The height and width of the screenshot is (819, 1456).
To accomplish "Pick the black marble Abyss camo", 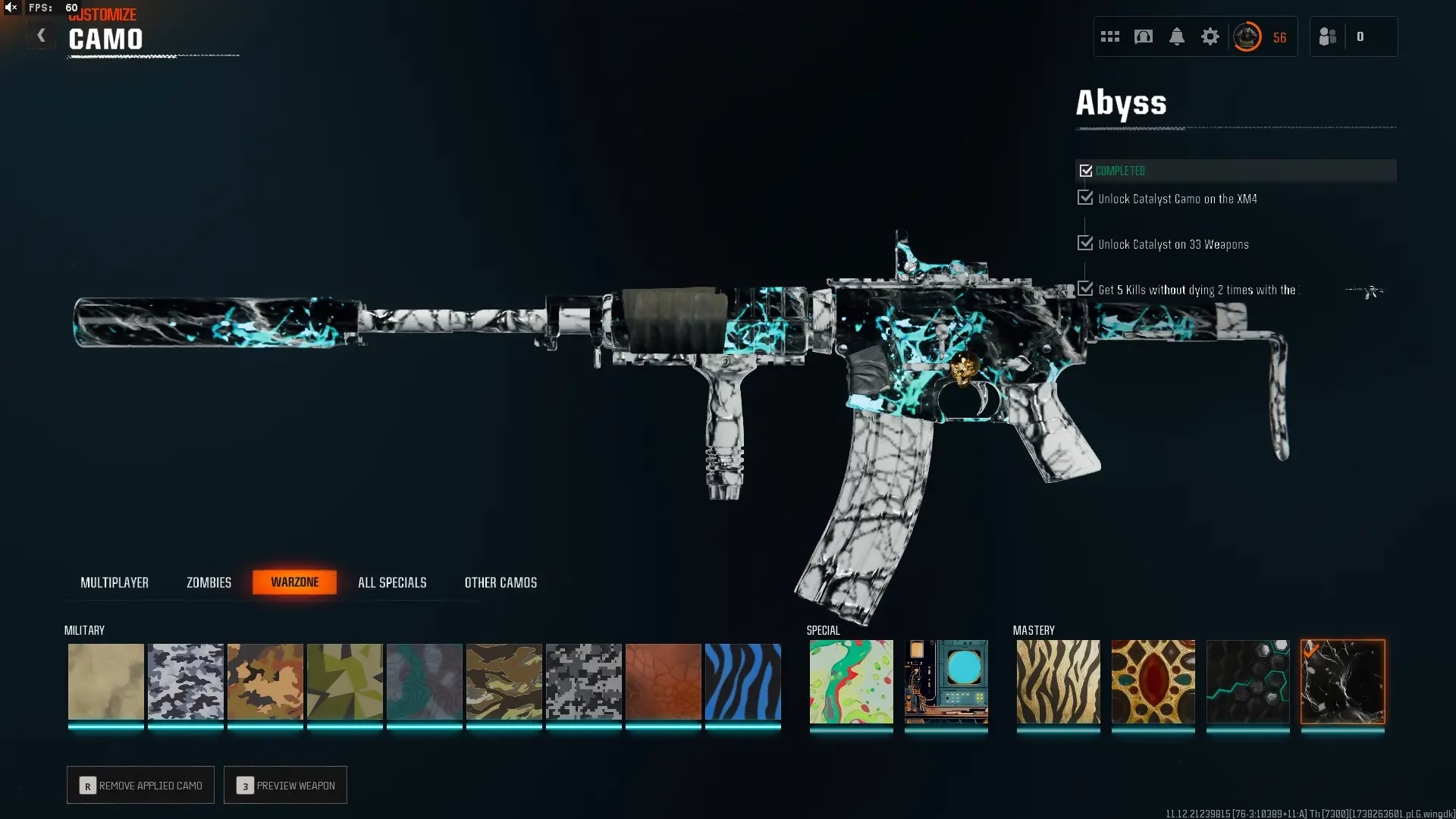I will [1342, 682].
